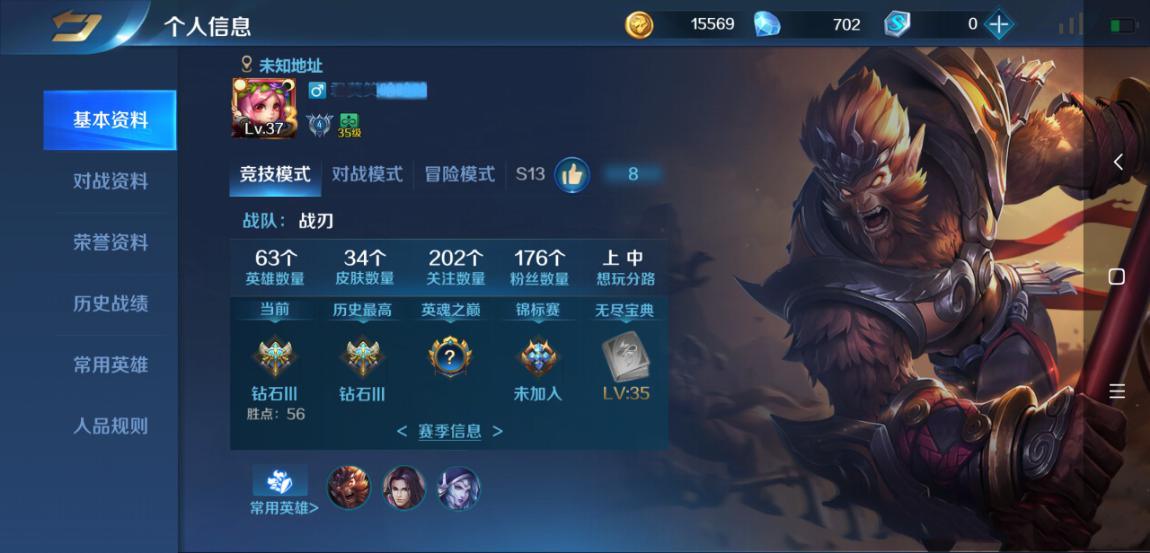
Task: Switch to the 对战模式 tab
Action: pos(367,174)
